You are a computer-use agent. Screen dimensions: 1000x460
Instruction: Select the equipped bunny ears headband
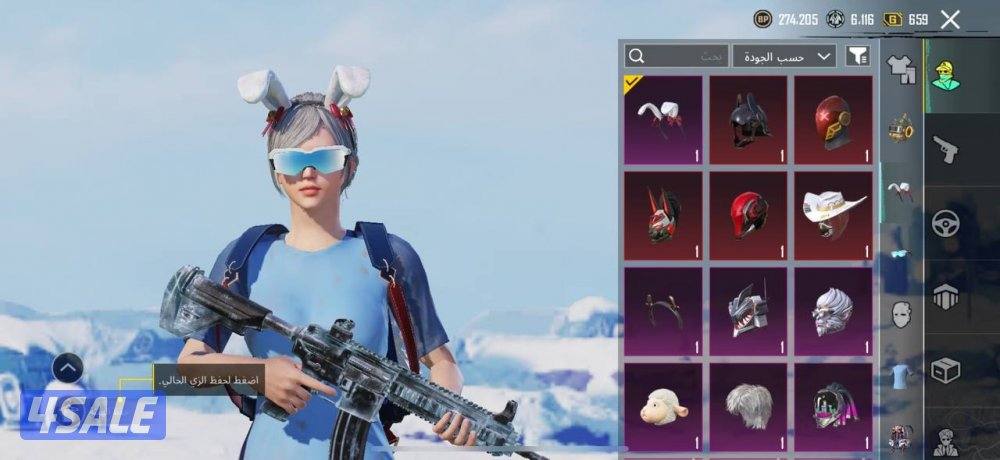(663, 120)
